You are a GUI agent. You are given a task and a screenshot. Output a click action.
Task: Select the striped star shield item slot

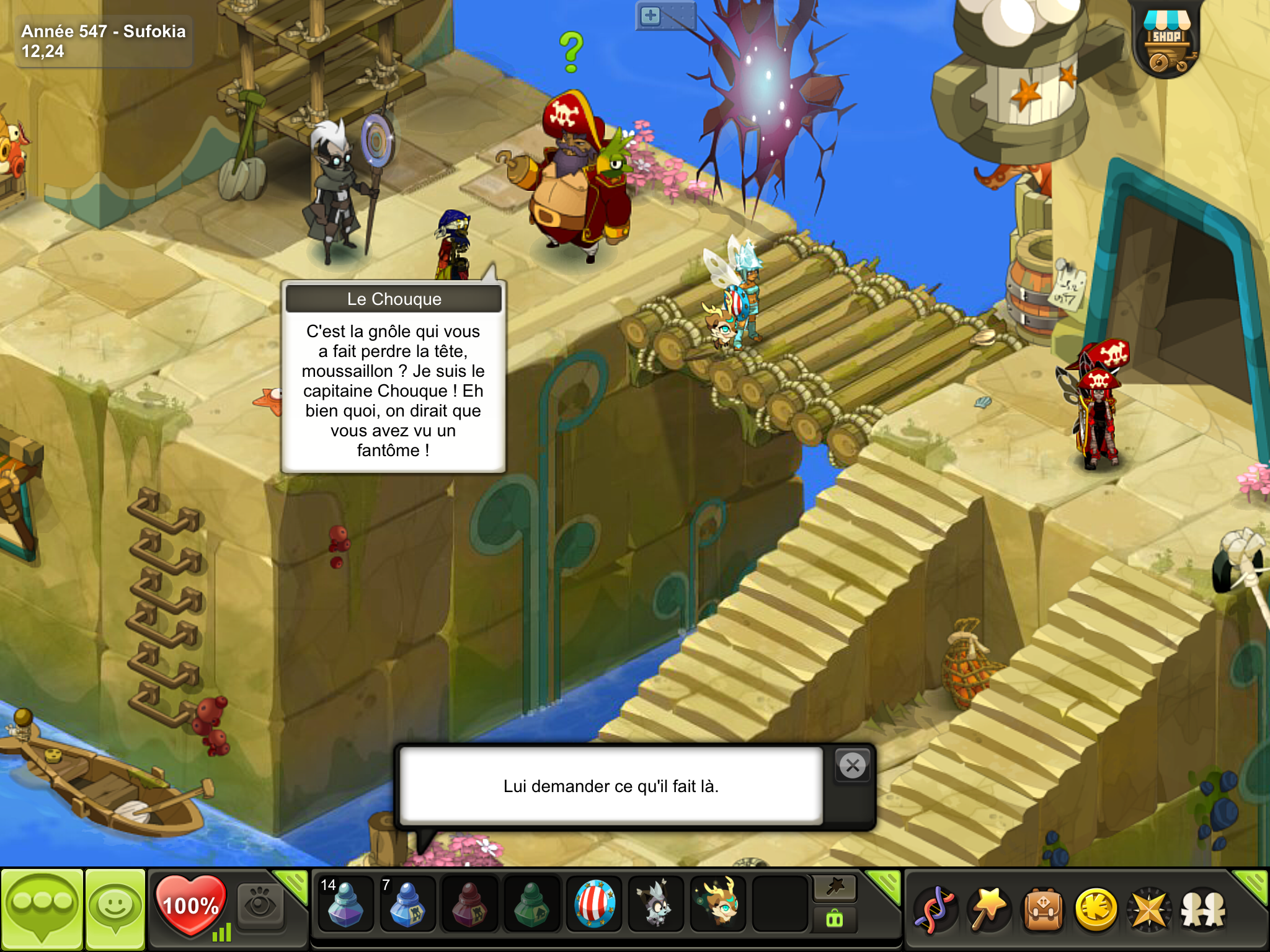pos(594,905)
